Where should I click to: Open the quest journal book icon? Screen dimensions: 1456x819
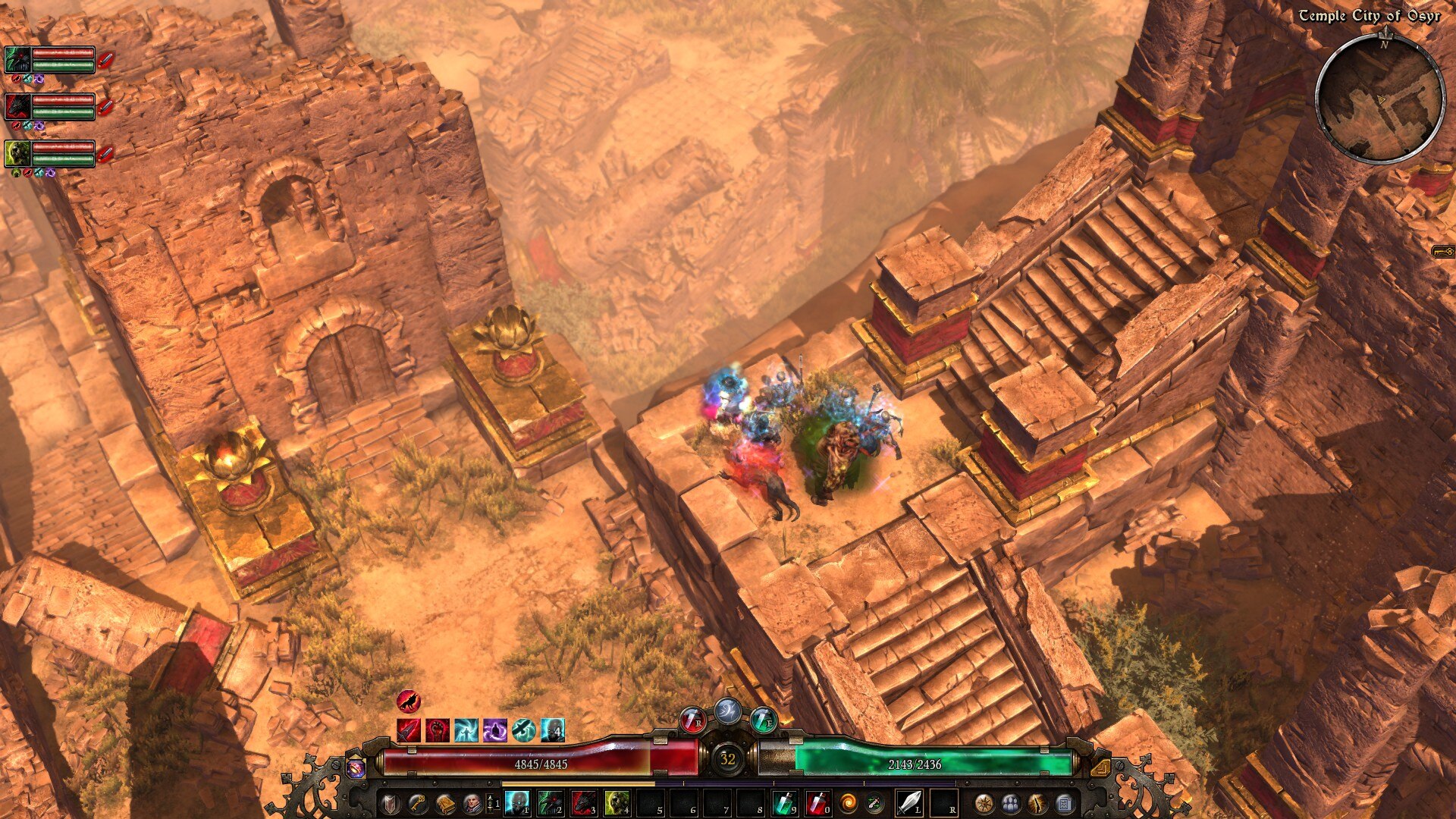click(445, 802)
